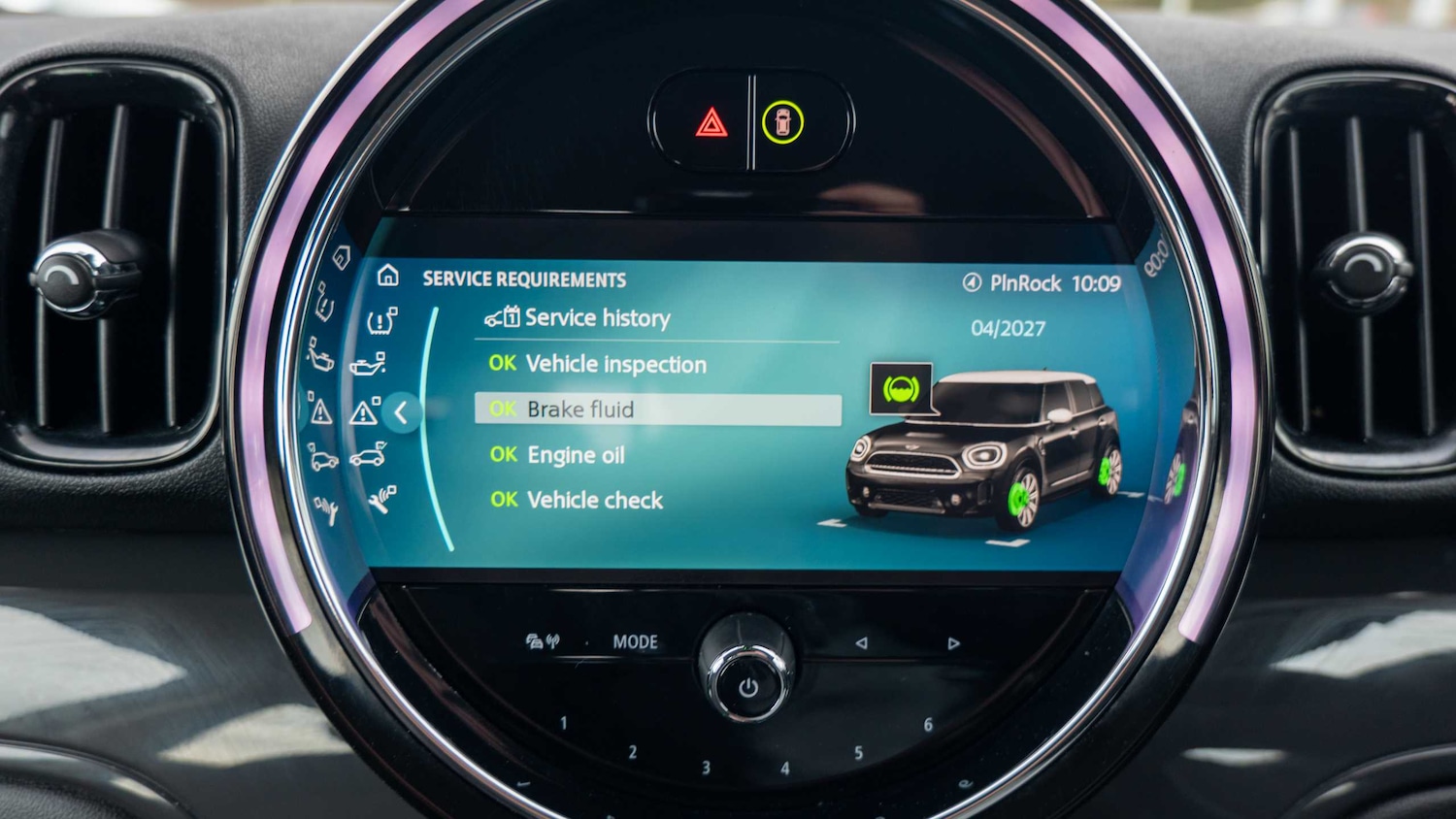
Task: Select radio preset number 3
Action: pyautogui.click(x=706, y=766)
